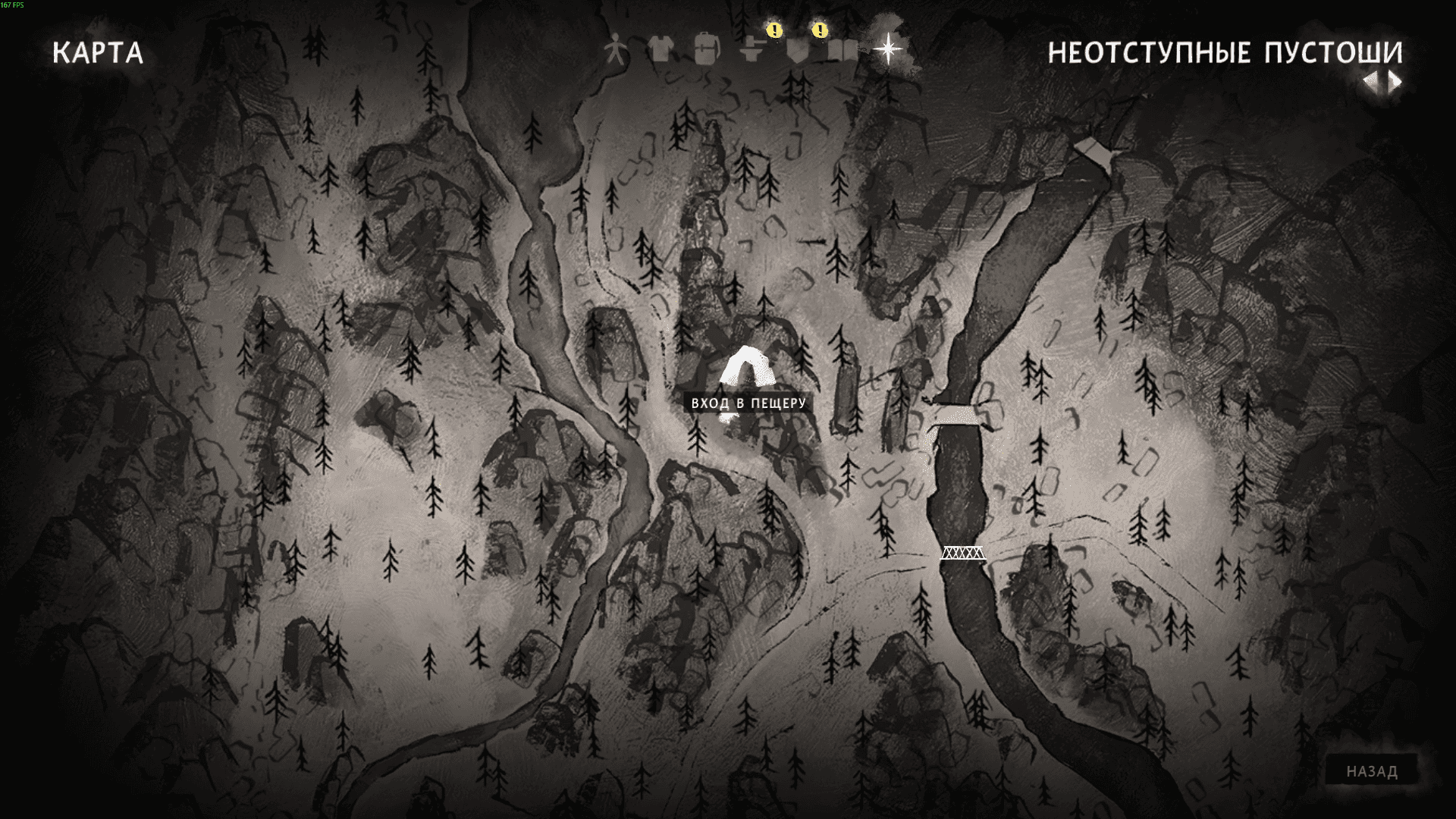This screenshot has width=1456, height=819.
Task: Open the shield-shaped badges tab
Action: click(x=798, y=51)
